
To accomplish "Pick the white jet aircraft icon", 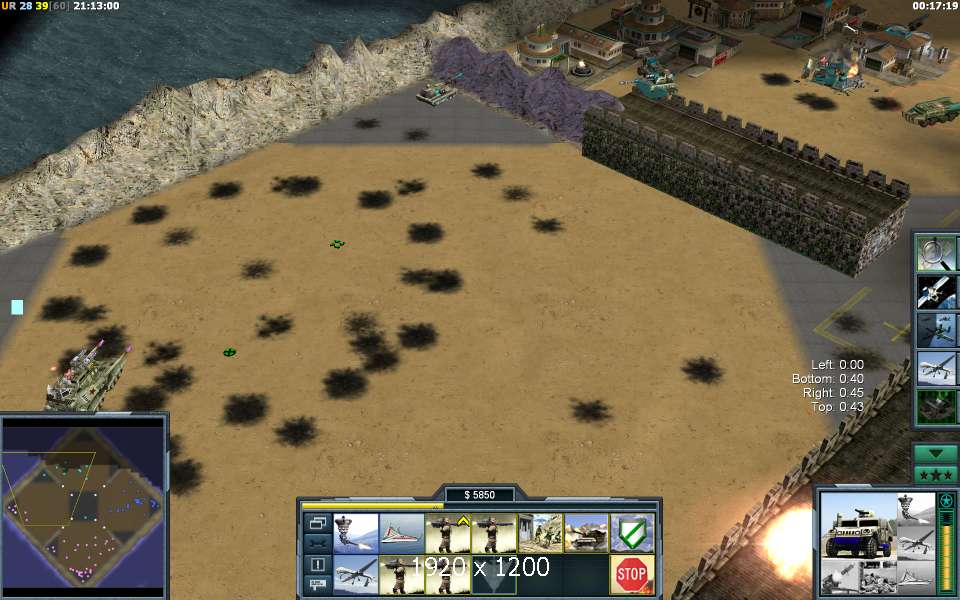I will coord(402,533).
